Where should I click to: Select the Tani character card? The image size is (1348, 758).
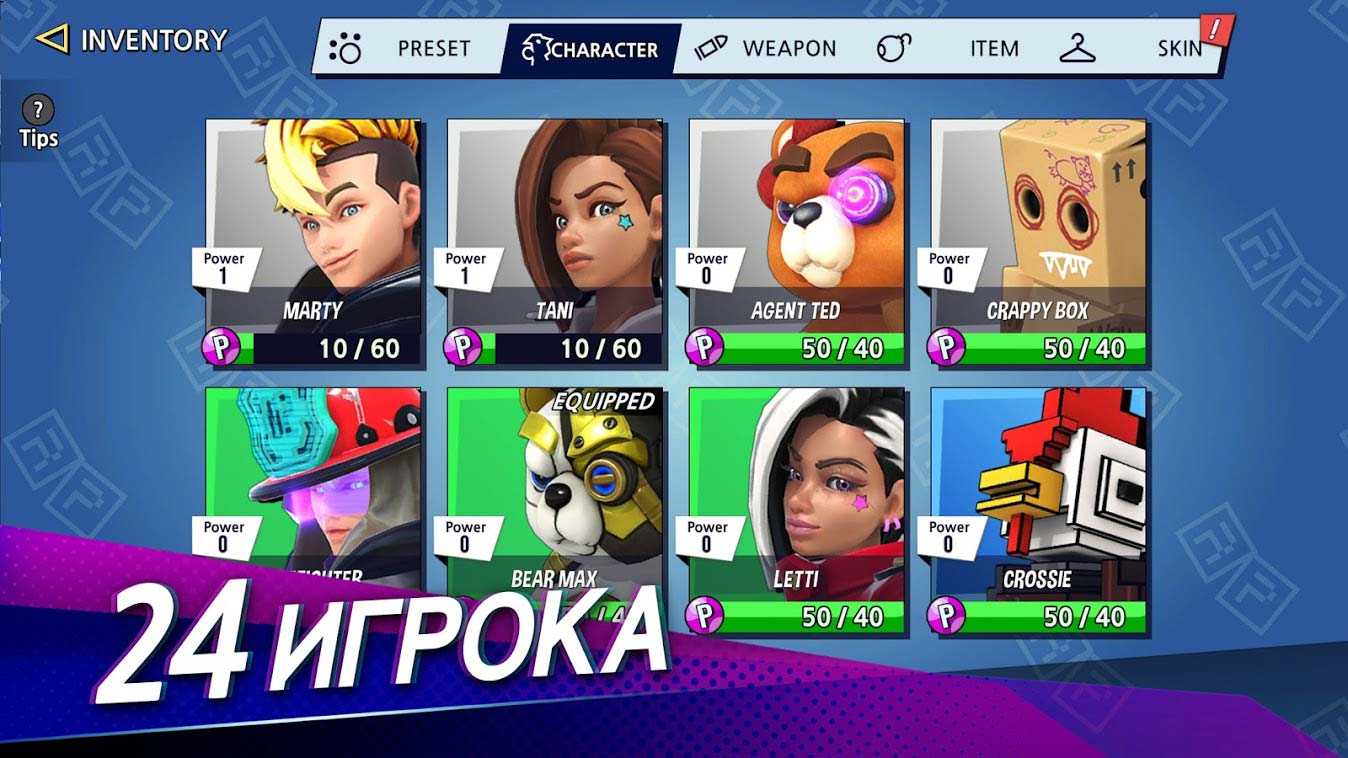coord(555,240)
